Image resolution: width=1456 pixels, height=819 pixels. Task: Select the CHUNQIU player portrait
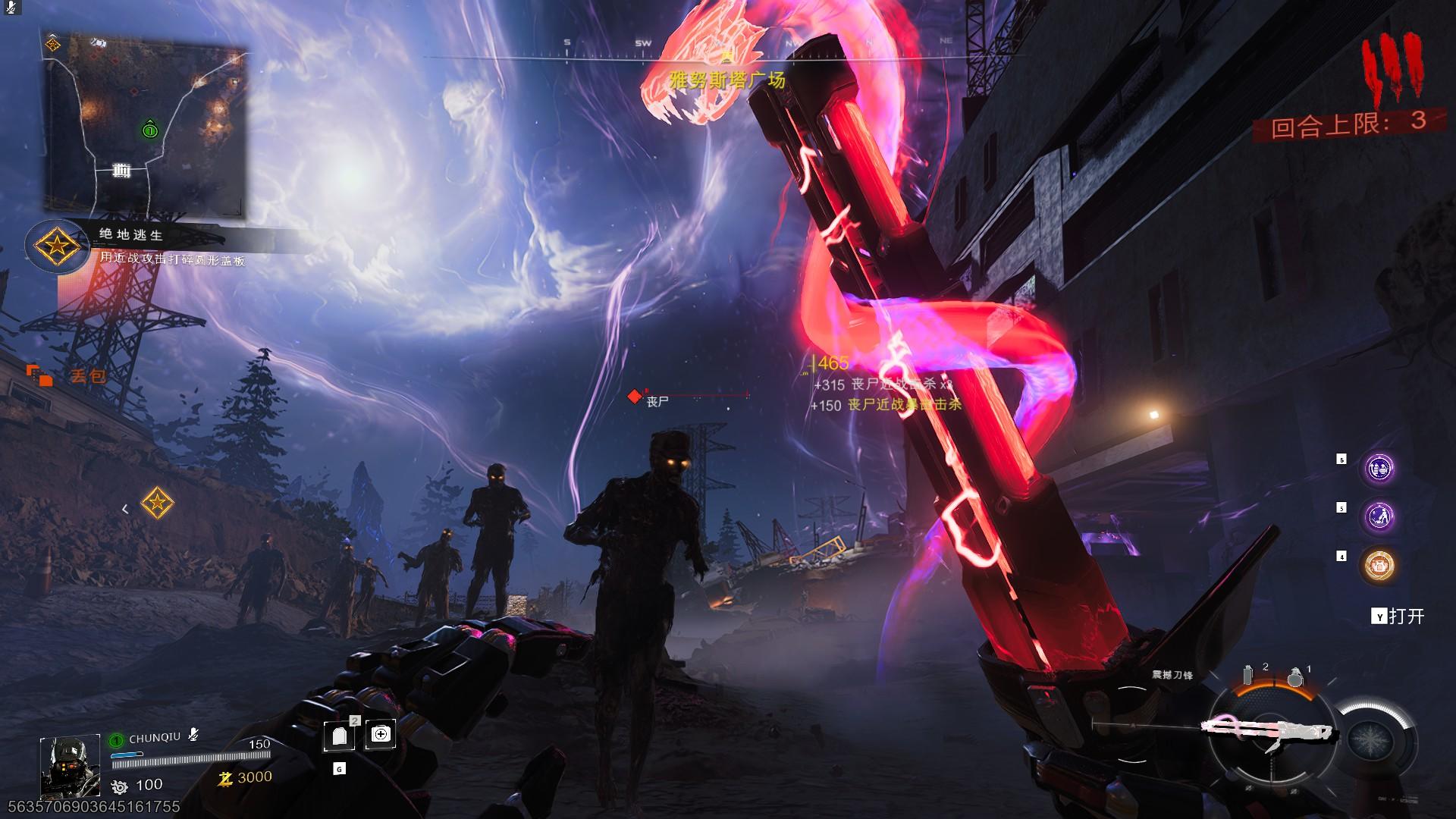(x=70, y=766)
